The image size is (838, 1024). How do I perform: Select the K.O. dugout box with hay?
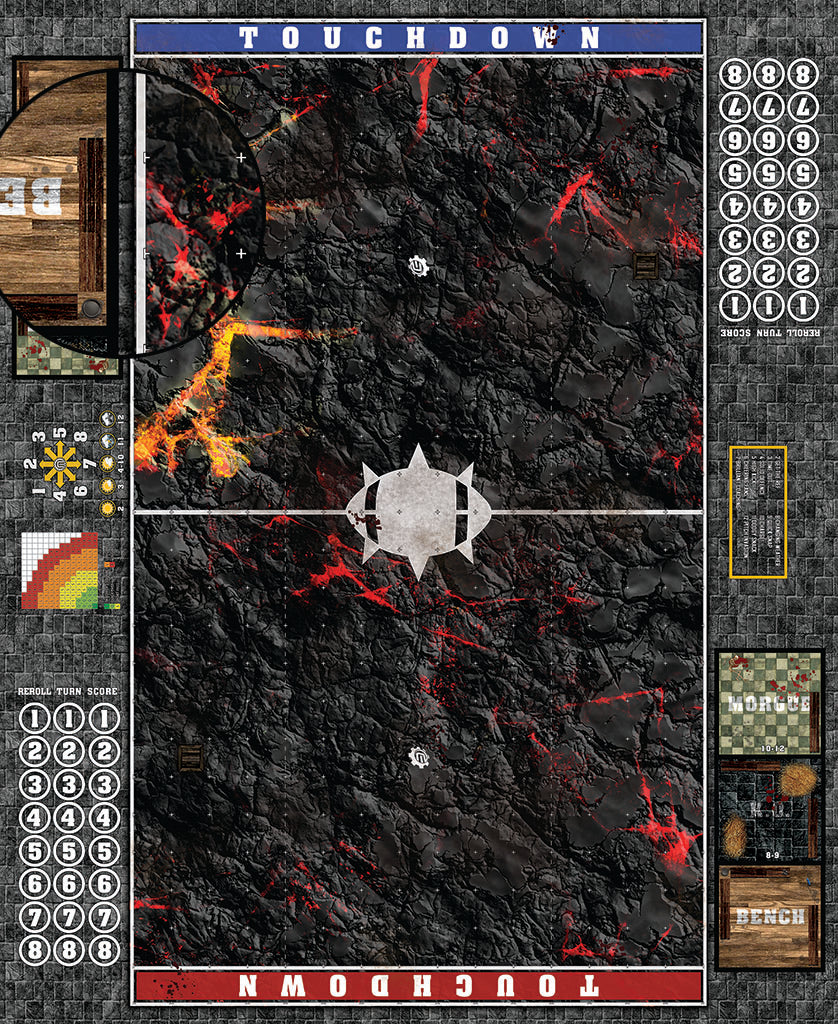(x=769, y=810)
